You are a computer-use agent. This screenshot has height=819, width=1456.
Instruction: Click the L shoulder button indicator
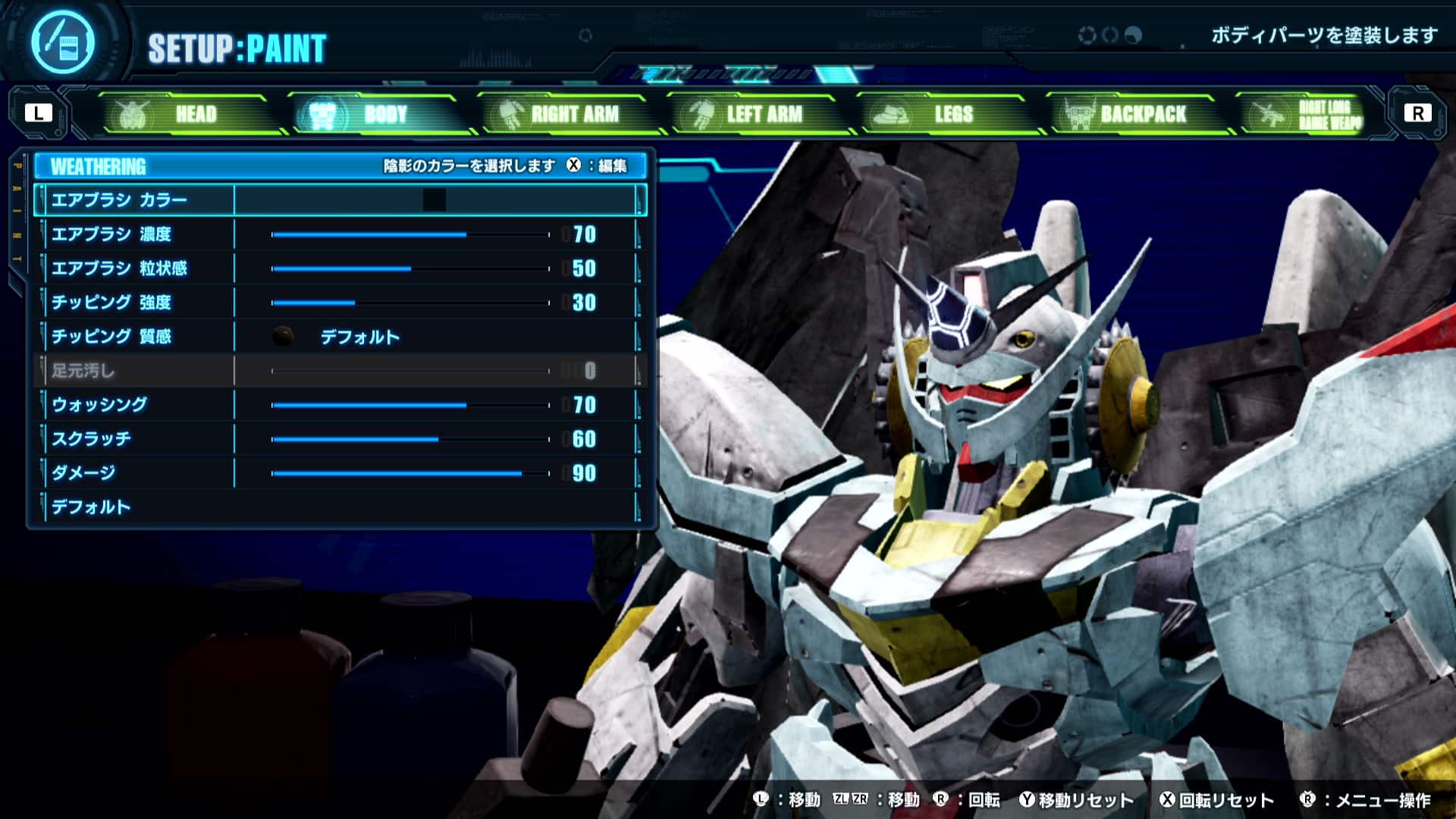tap(37, 114)
